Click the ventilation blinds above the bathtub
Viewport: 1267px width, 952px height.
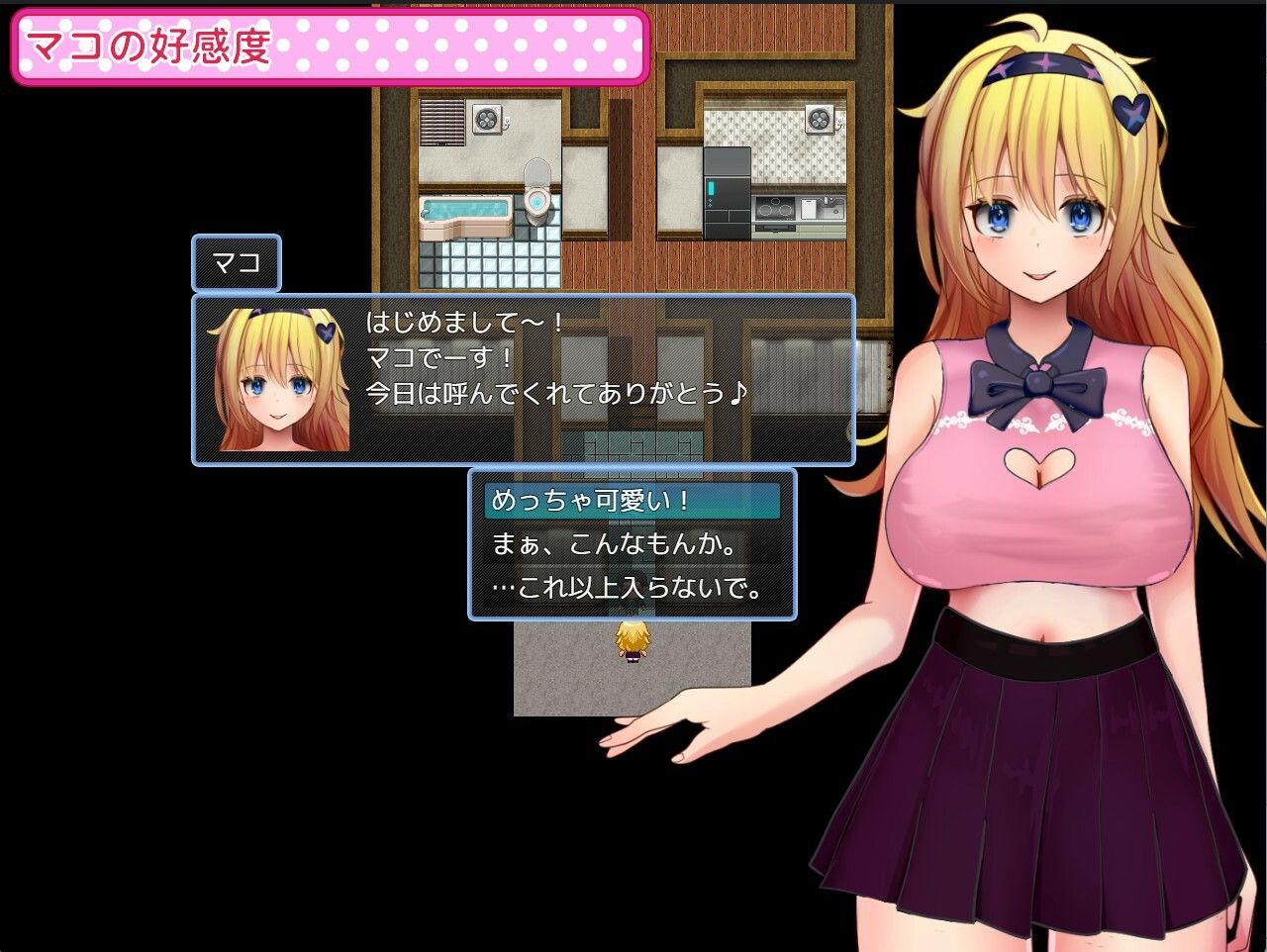coord(441,121)
